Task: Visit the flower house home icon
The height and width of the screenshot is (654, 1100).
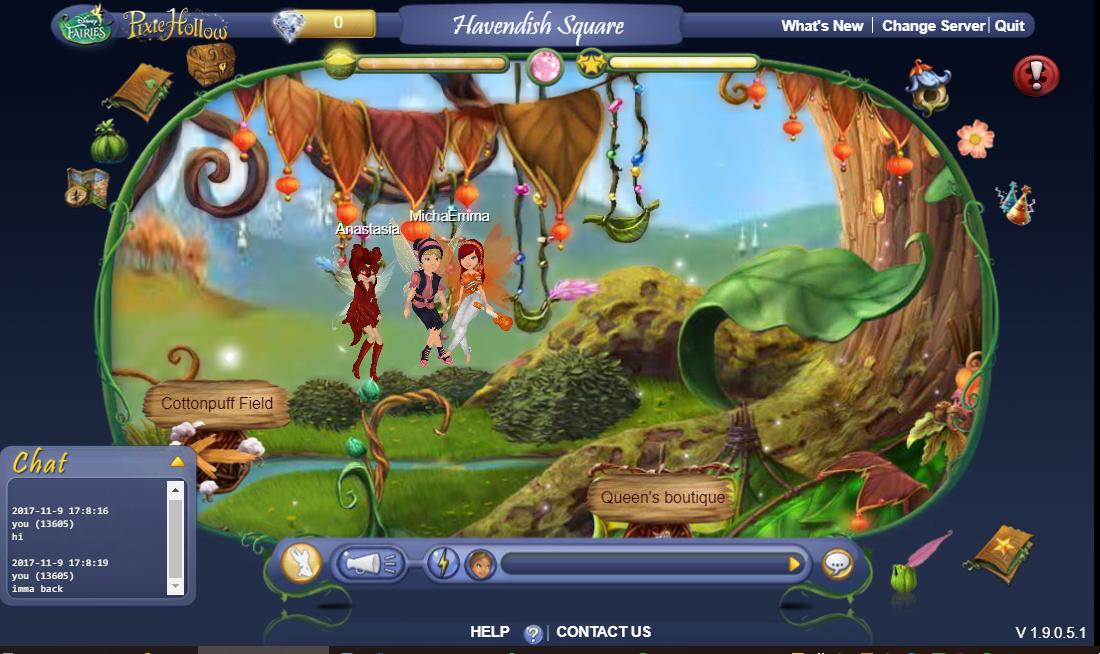Action: tap(928, 87)
